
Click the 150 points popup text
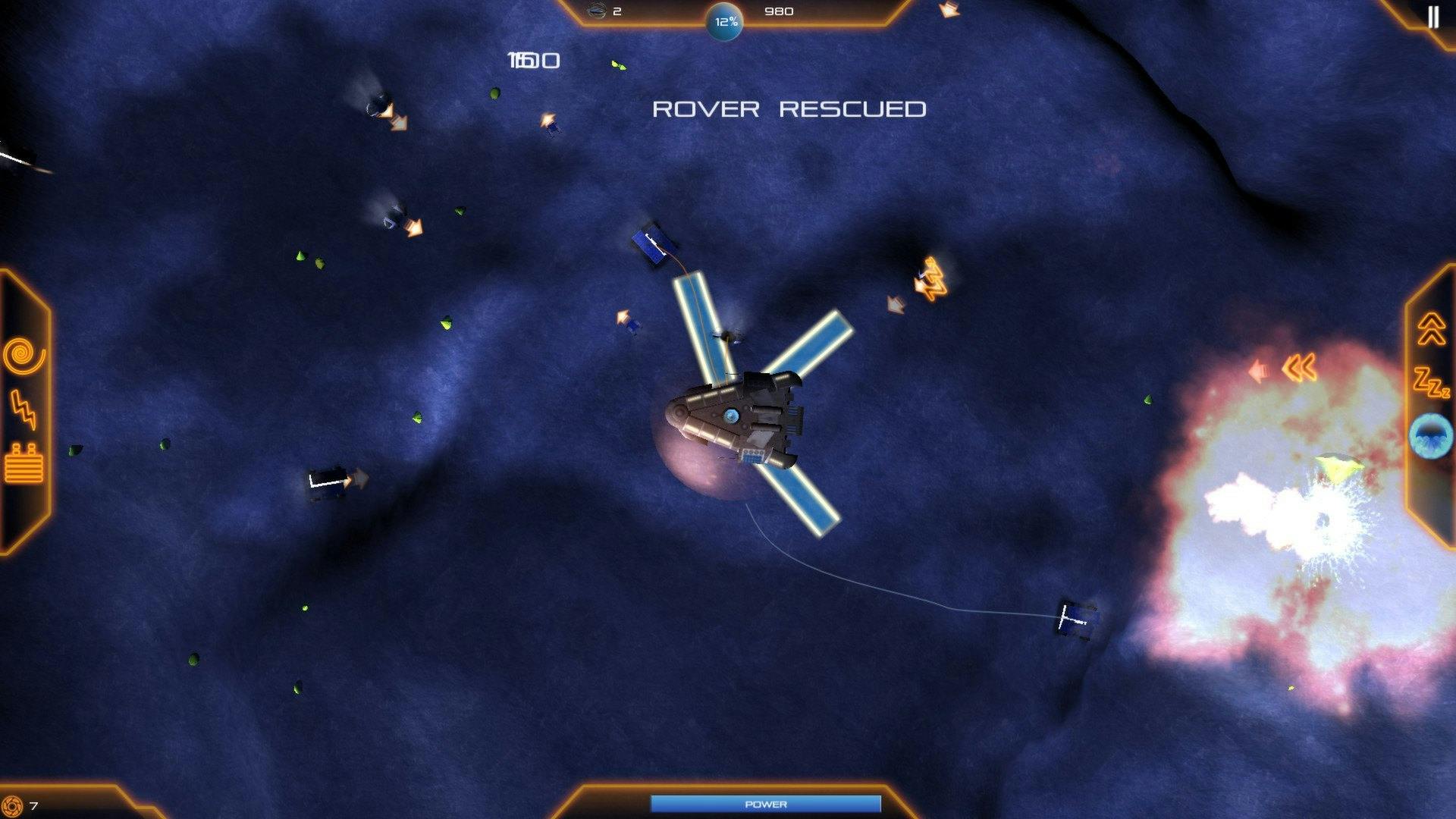pyautogui.click(x=532, y=59)
